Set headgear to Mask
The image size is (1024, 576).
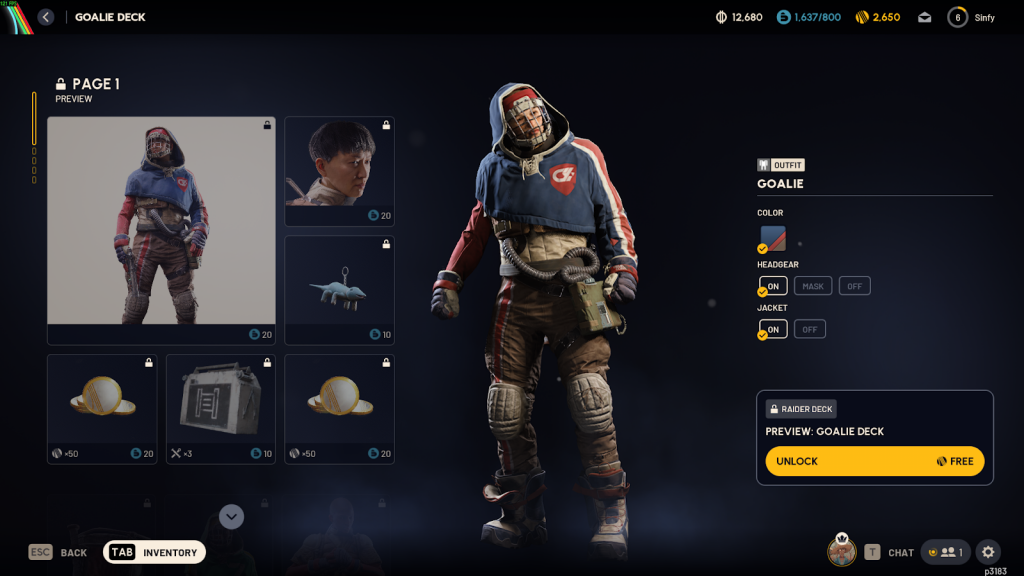(x=813, y=286)
